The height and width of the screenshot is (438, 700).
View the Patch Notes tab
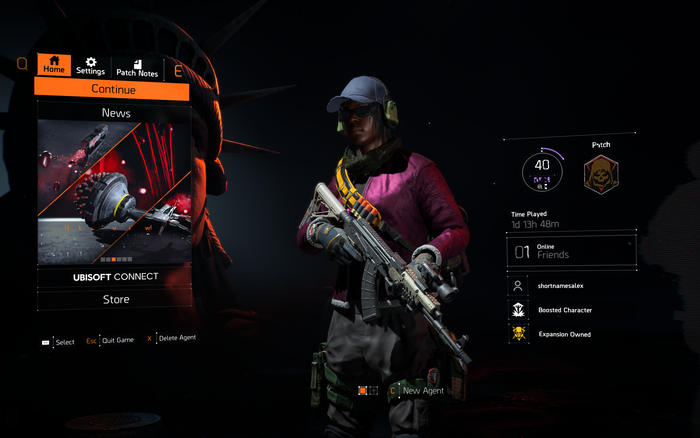[138, 67]
